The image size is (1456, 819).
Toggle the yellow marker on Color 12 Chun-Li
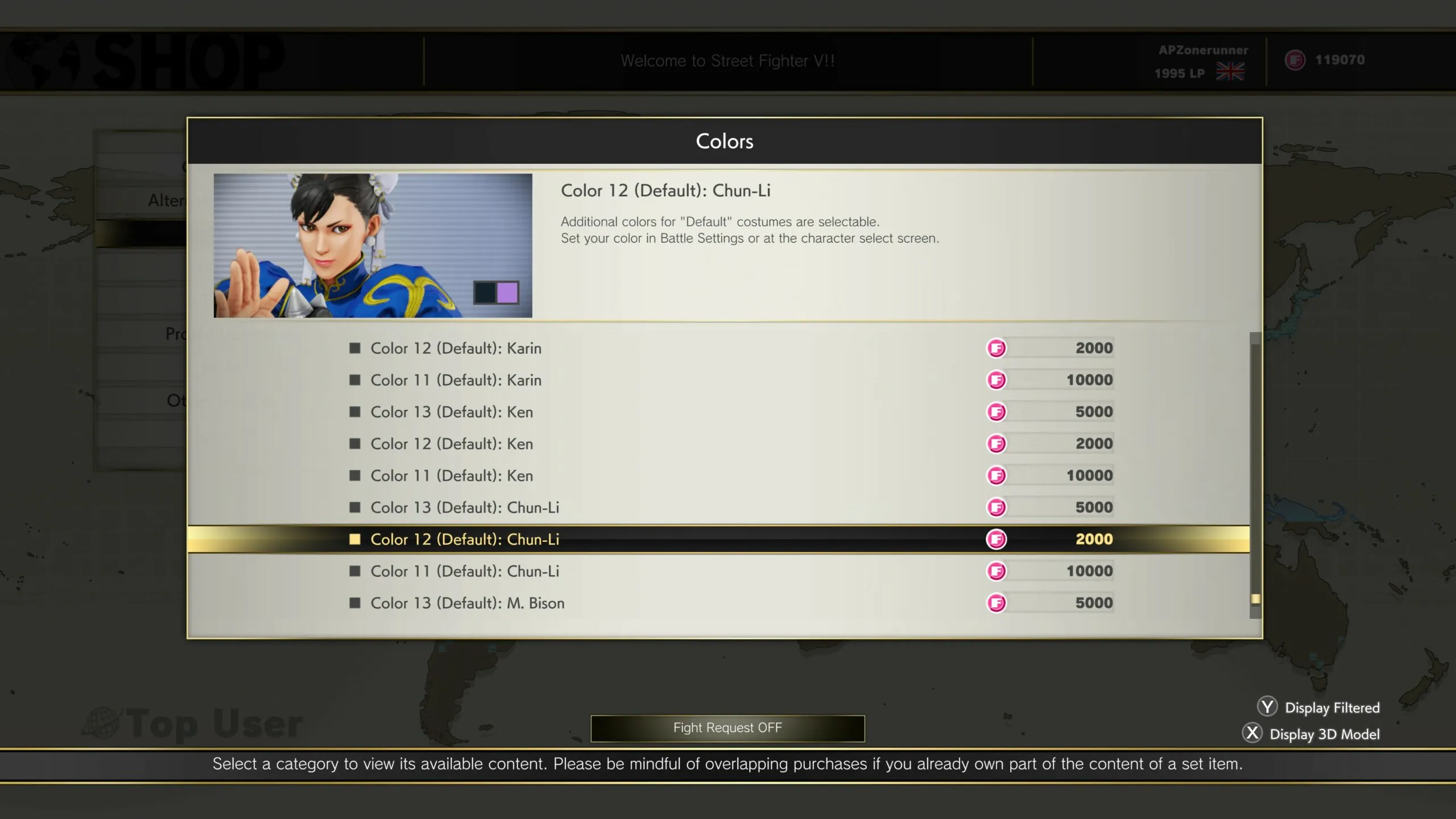point(355,539)
